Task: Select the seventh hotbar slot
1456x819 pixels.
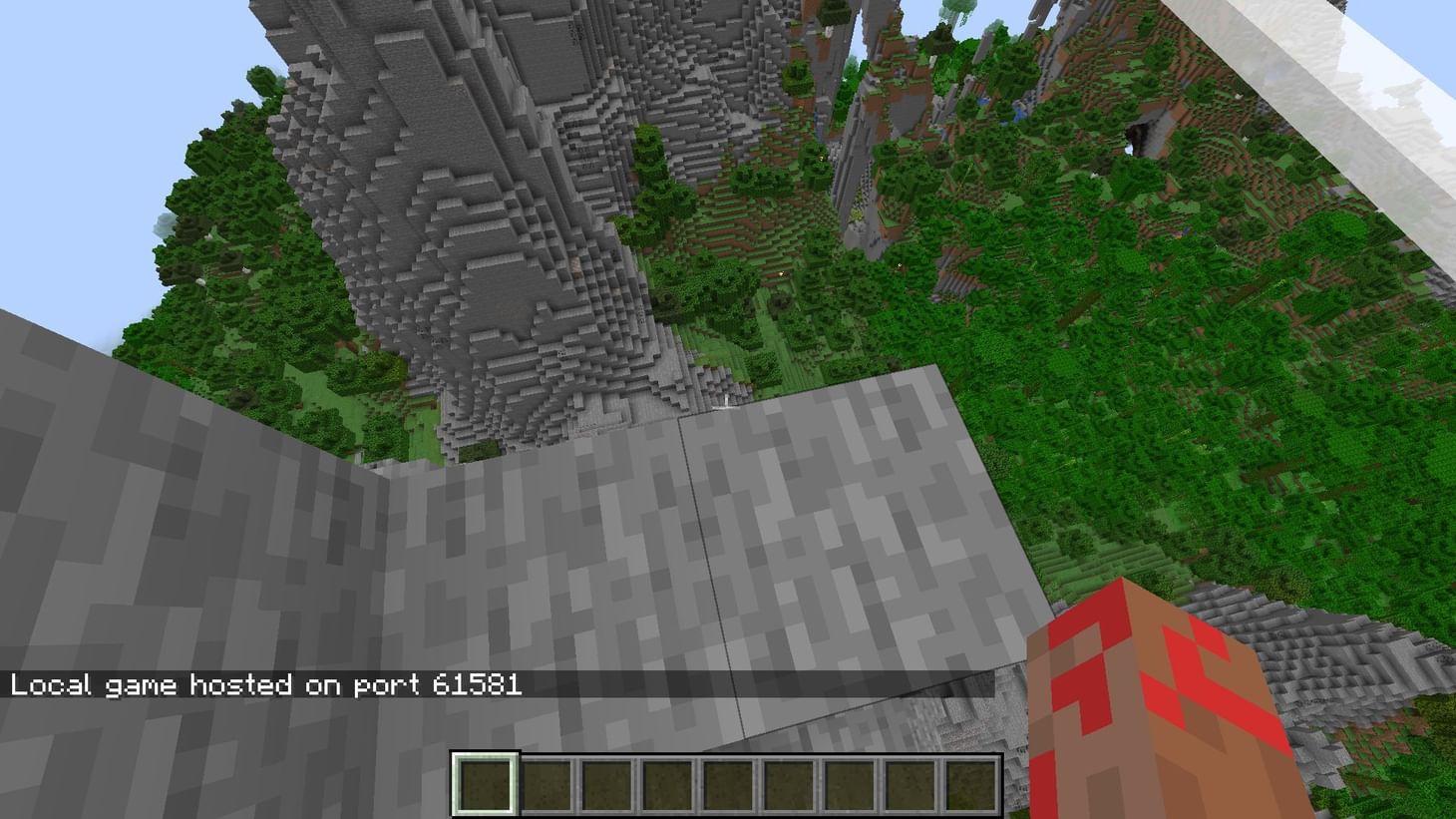Action: pos(850,783)
